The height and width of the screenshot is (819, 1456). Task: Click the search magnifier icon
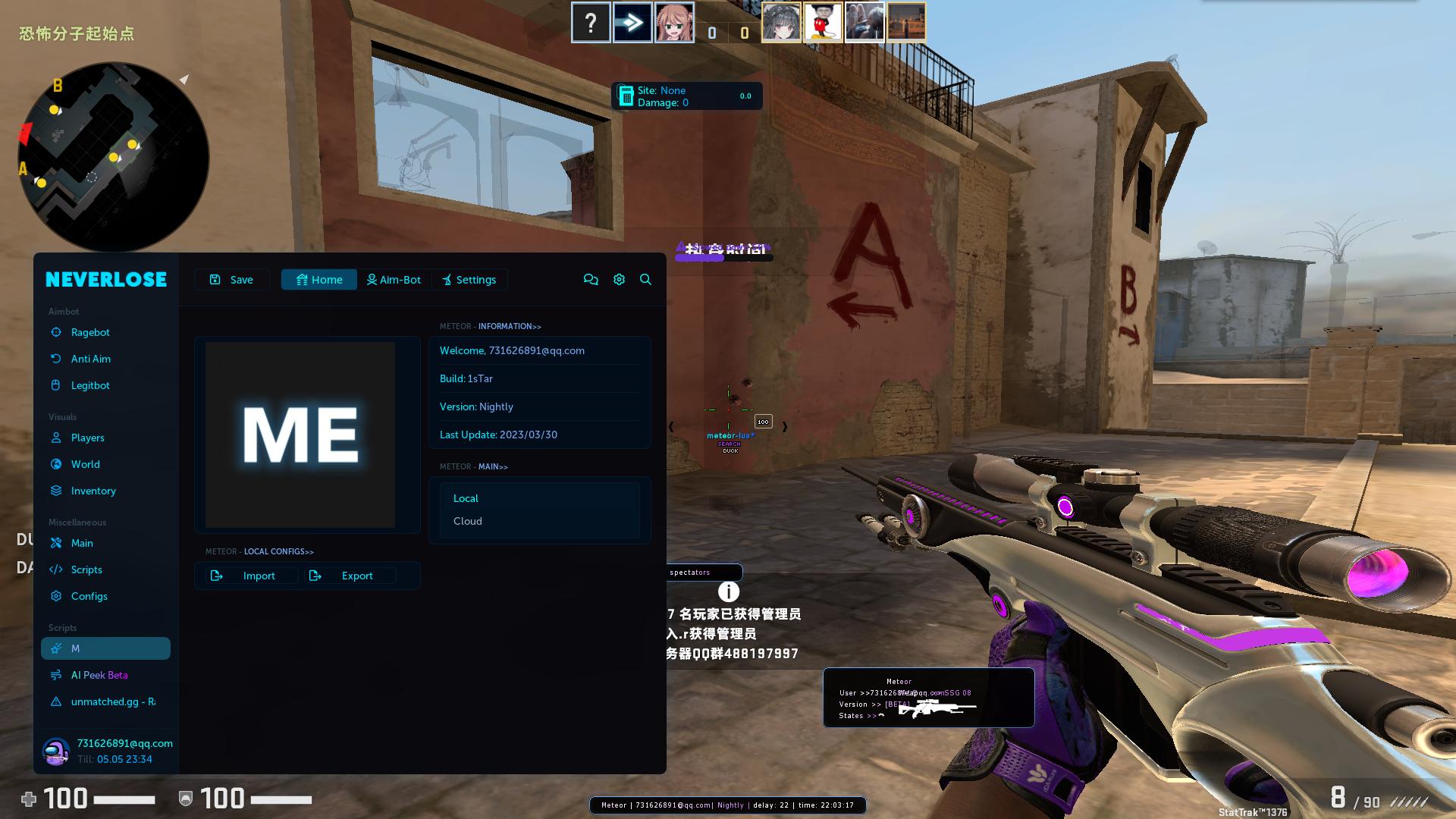click(x=645, y=279)
